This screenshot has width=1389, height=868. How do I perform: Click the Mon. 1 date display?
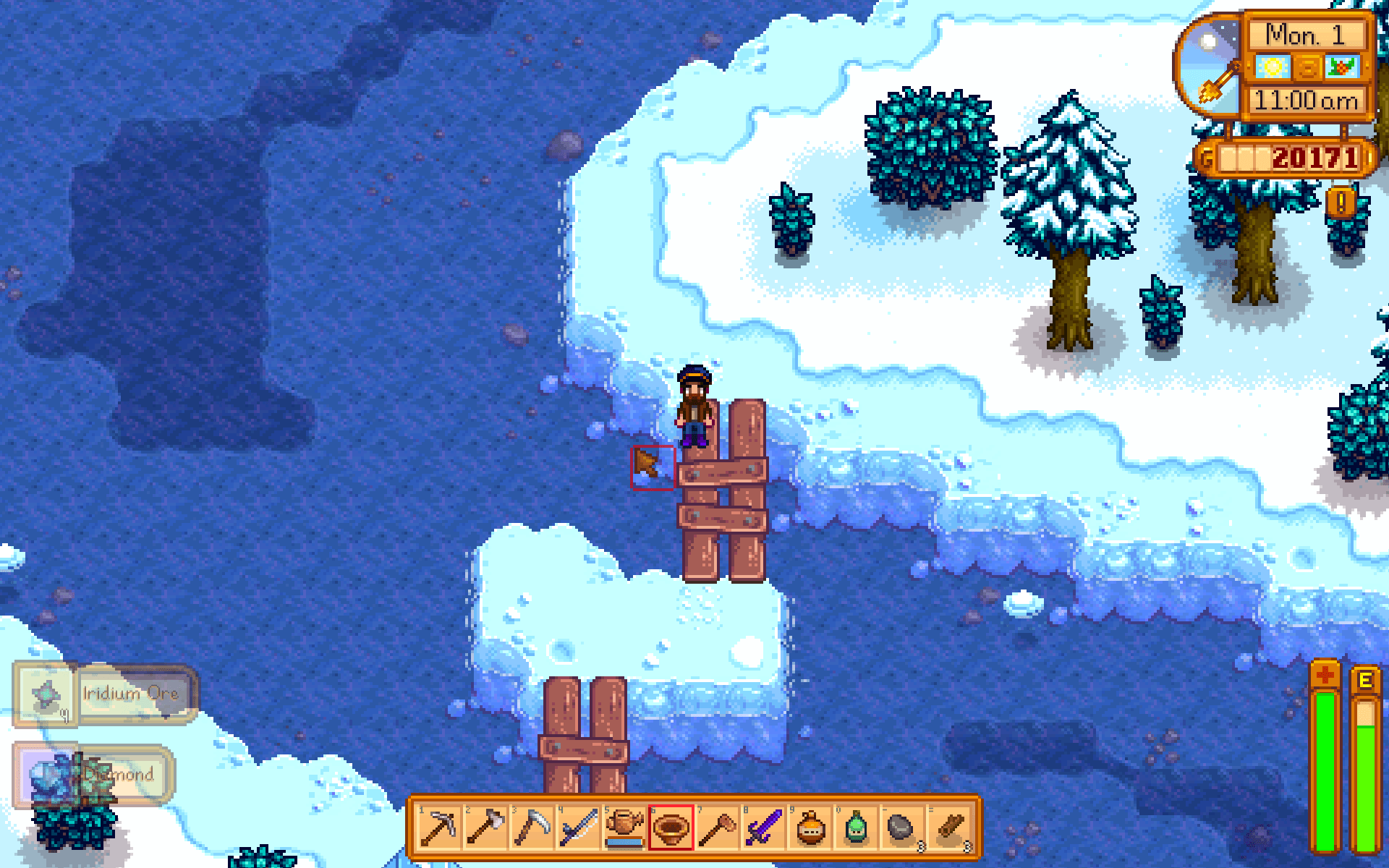click(1306, 33)
